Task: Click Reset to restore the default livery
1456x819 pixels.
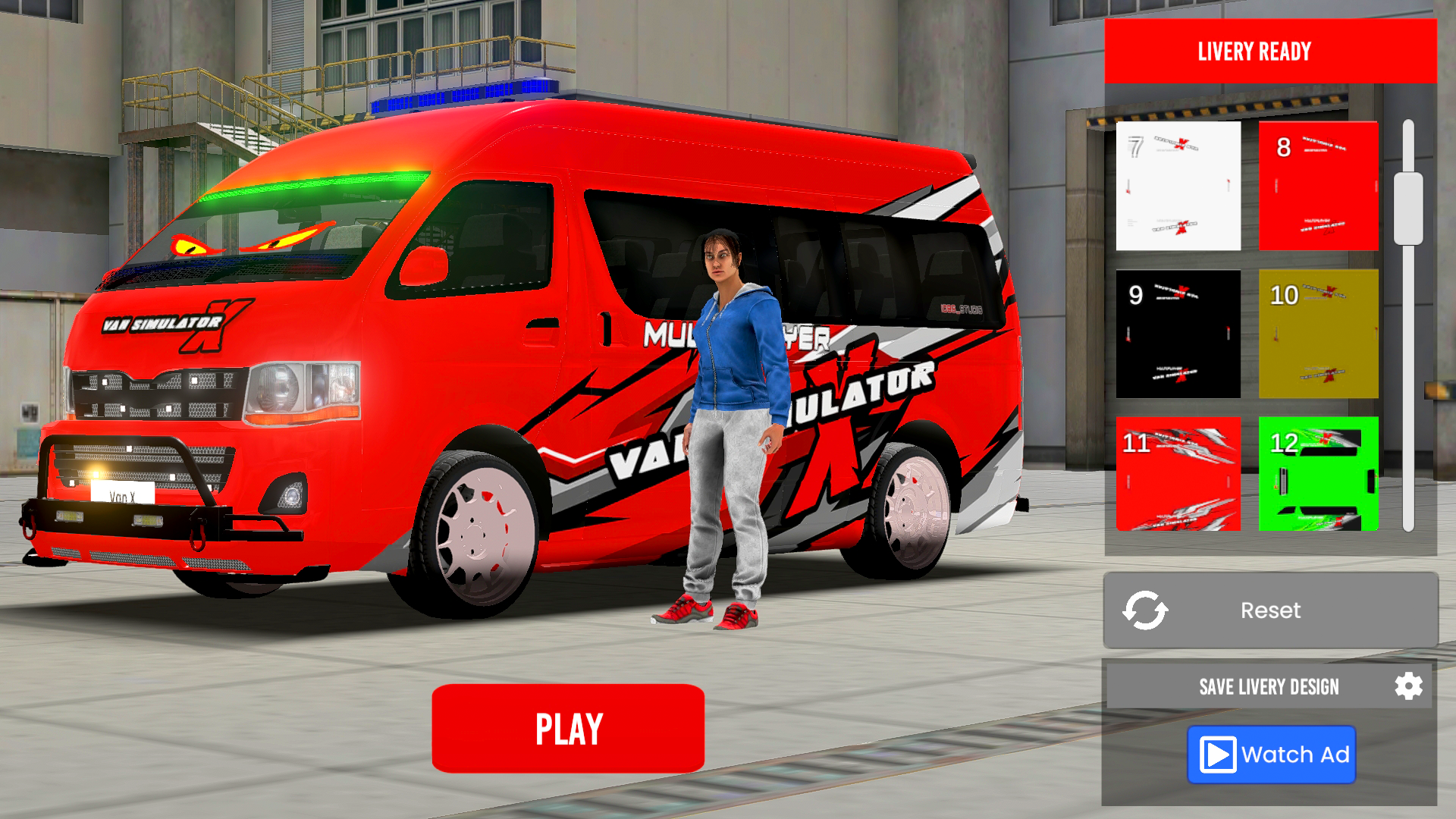Action: [1270, 610]
